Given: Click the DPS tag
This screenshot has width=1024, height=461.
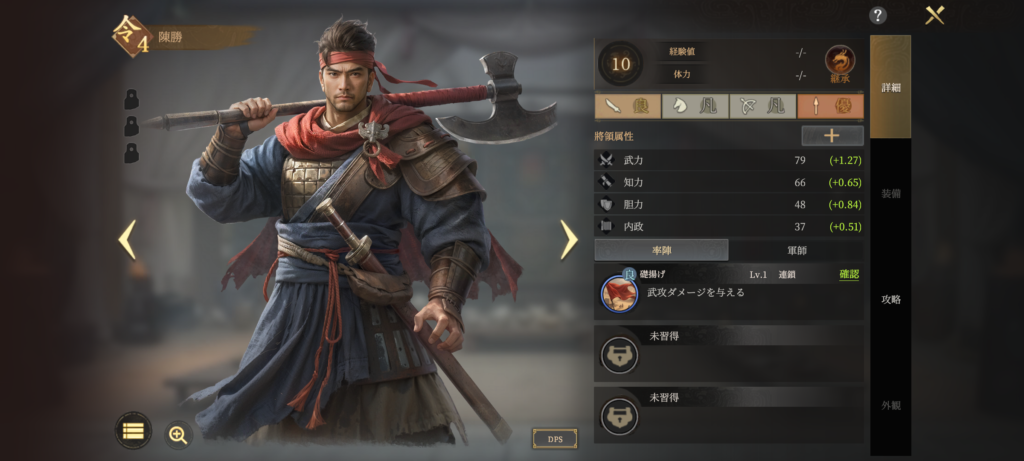Looking at the screenshot, I should click(555, 439).
